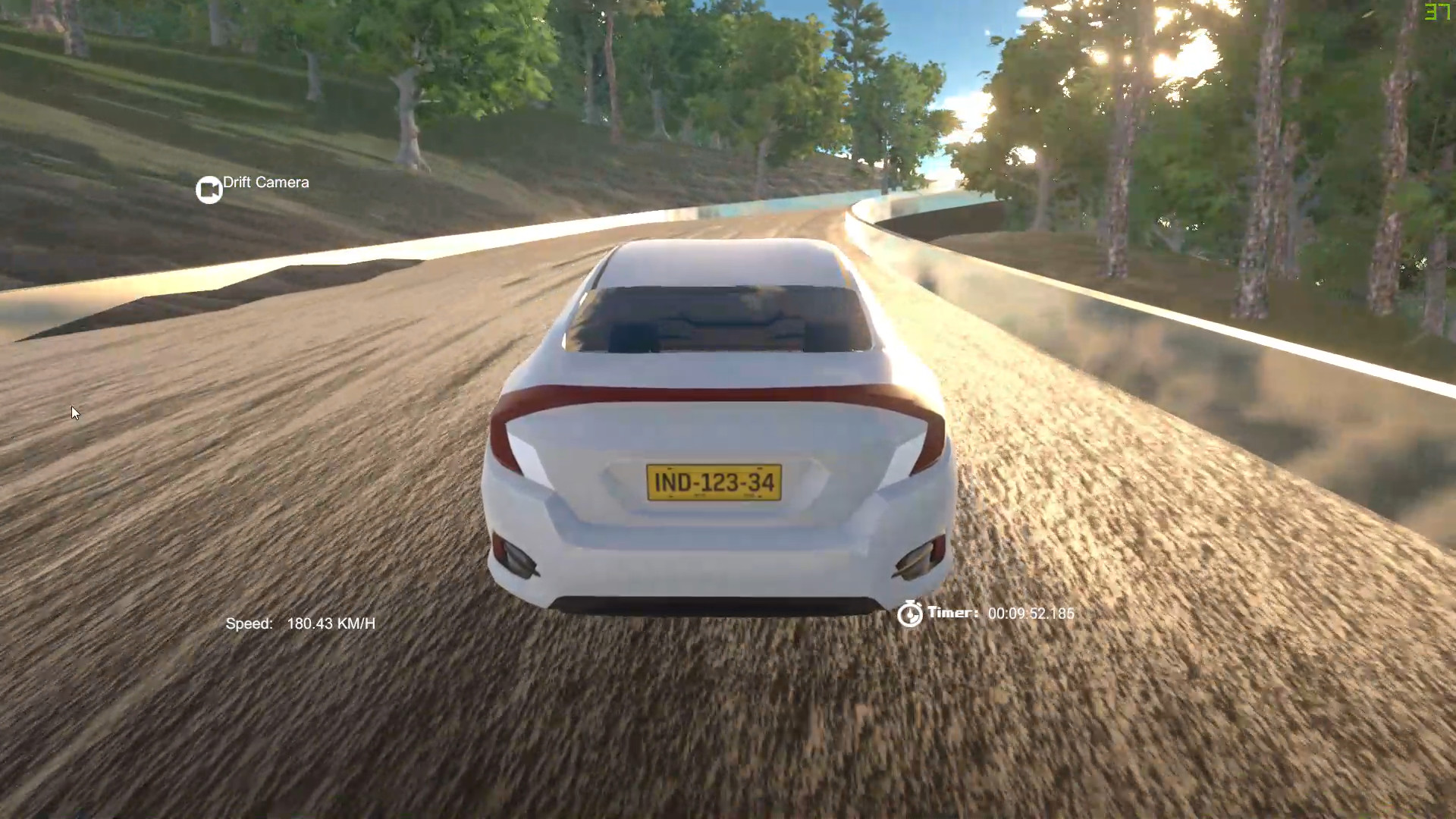Click the yellow IND-123-34 license plate
Screen dimensions: 1456x819
pos(714,482)
